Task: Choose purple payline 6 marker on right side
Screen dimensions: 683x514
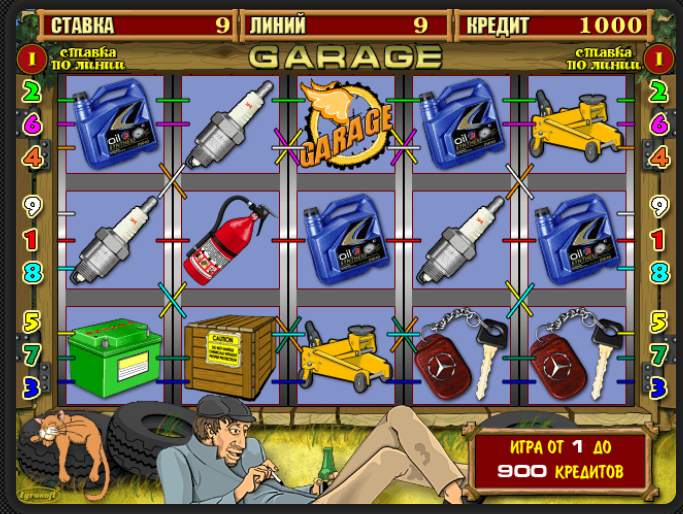Action: pyautogui.click(x=658, y=125)
